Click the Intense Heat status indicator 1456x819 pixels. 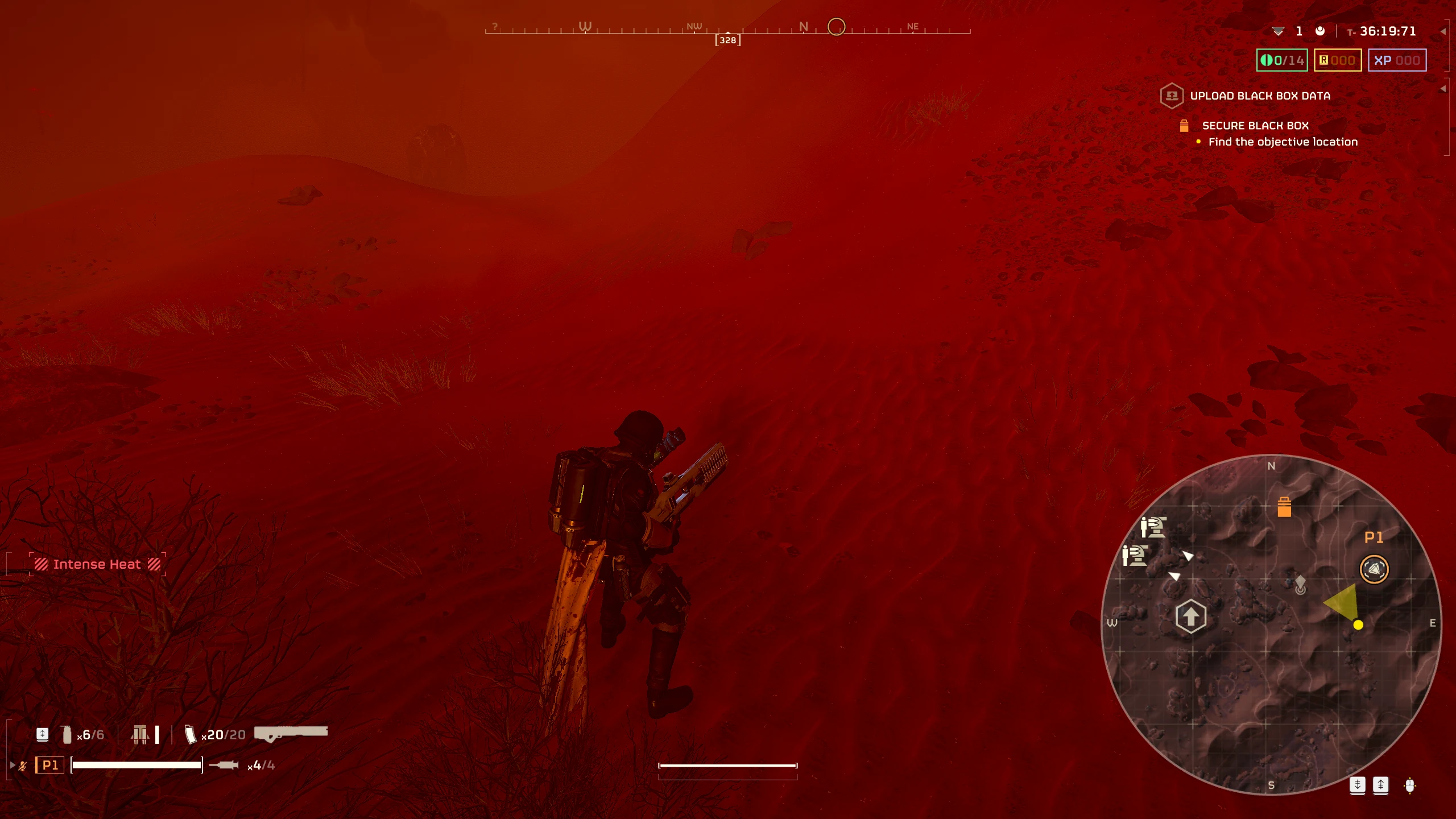97,564
